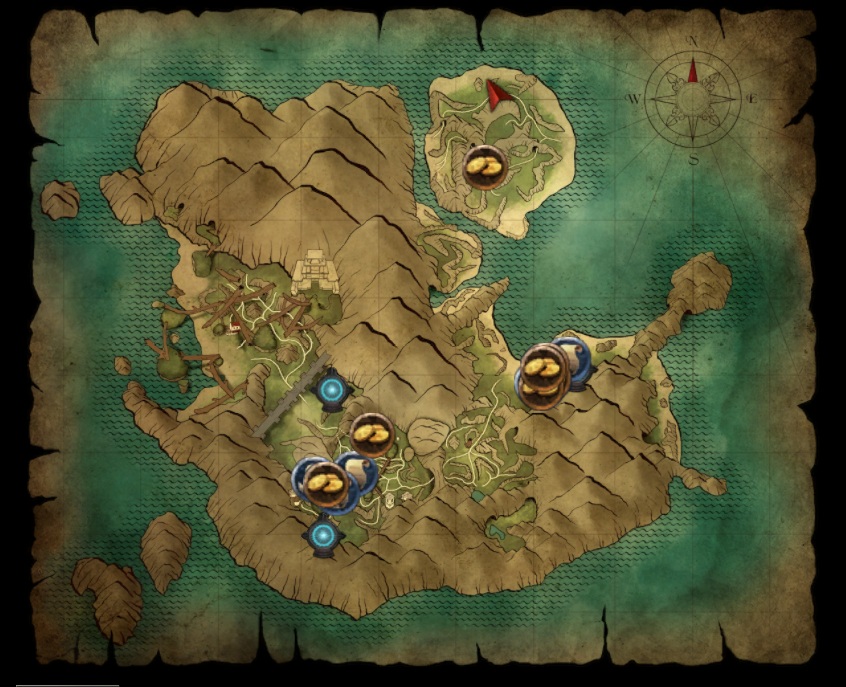Select the stacked gold coins marker on the eastern peninsula
This screenshot has width=846, height=687.
point(543,376)
